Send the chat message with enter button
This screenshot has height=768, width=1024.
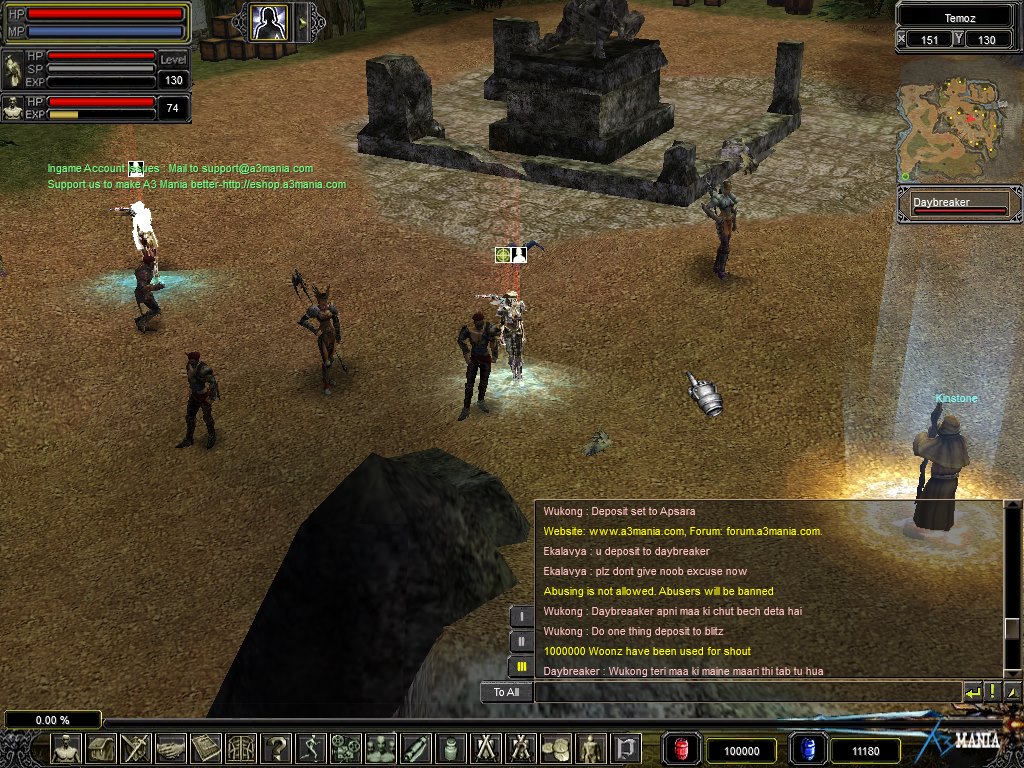click(x=972, y=691)
